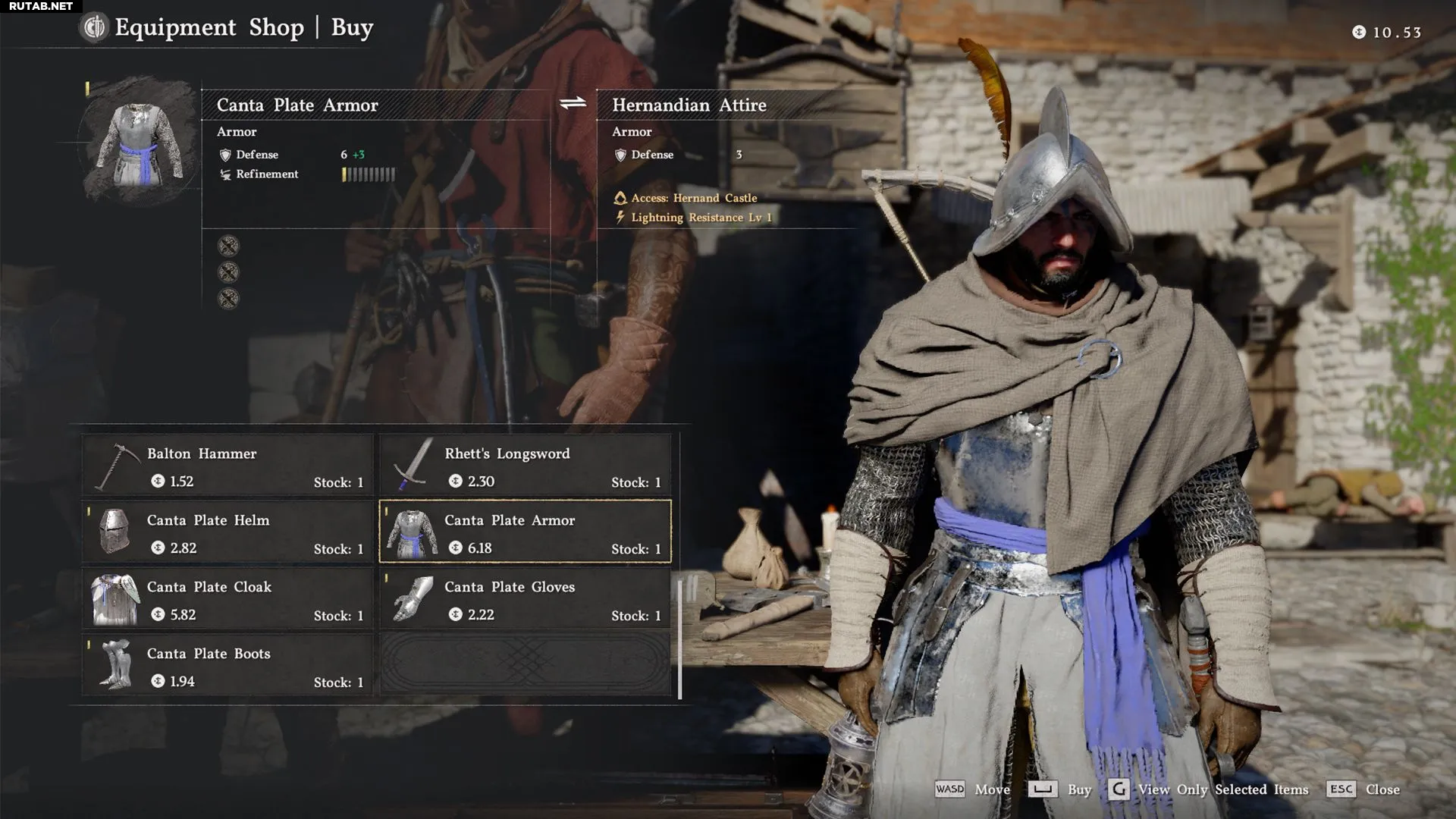Image resolution: width=1456 pixels, height=819 pixels.
Task: Close the Equipment Shop
Action: pos(1364,789)
